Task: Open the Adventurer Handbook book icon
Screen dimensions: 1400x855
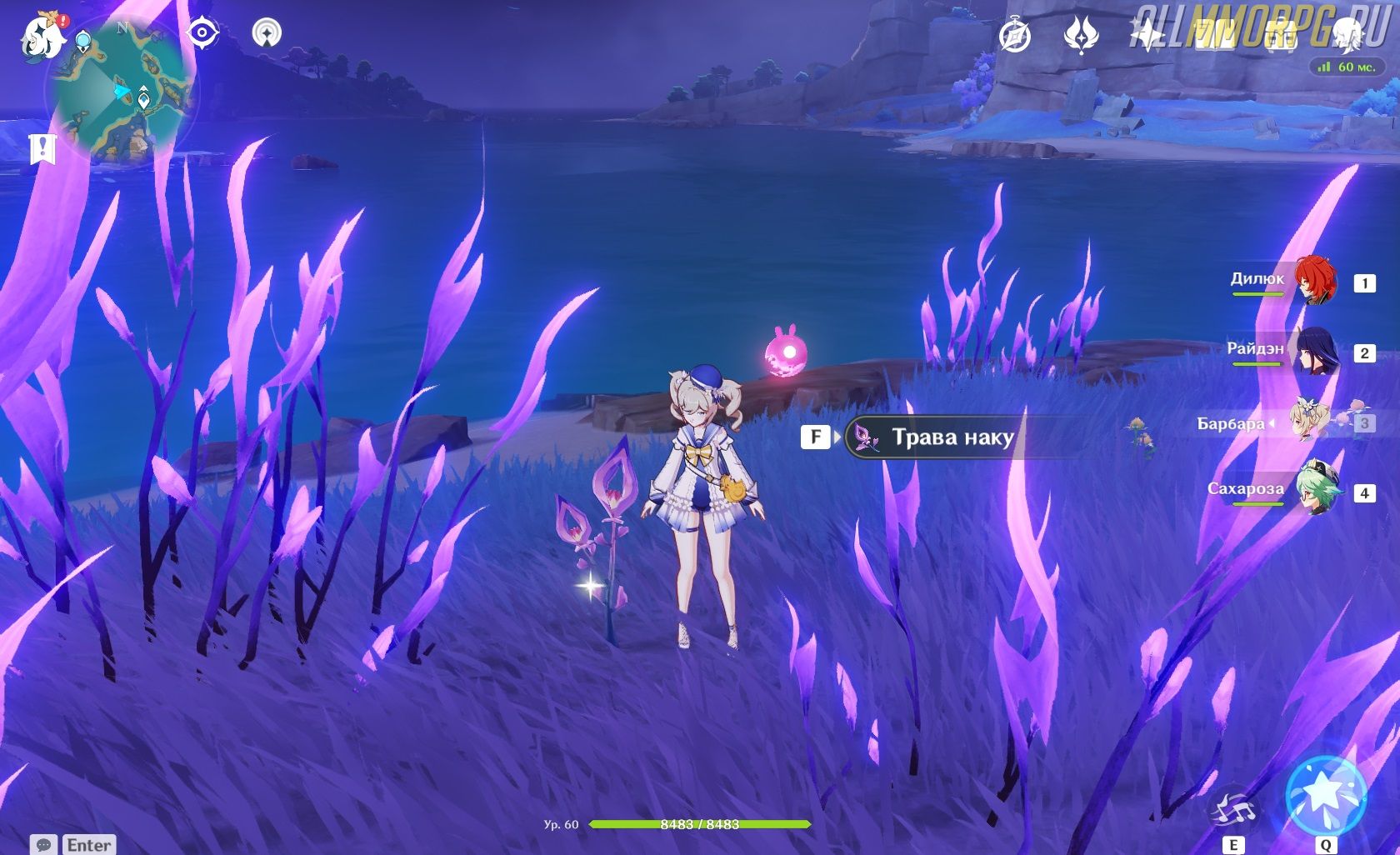Action: (1214, 36)
